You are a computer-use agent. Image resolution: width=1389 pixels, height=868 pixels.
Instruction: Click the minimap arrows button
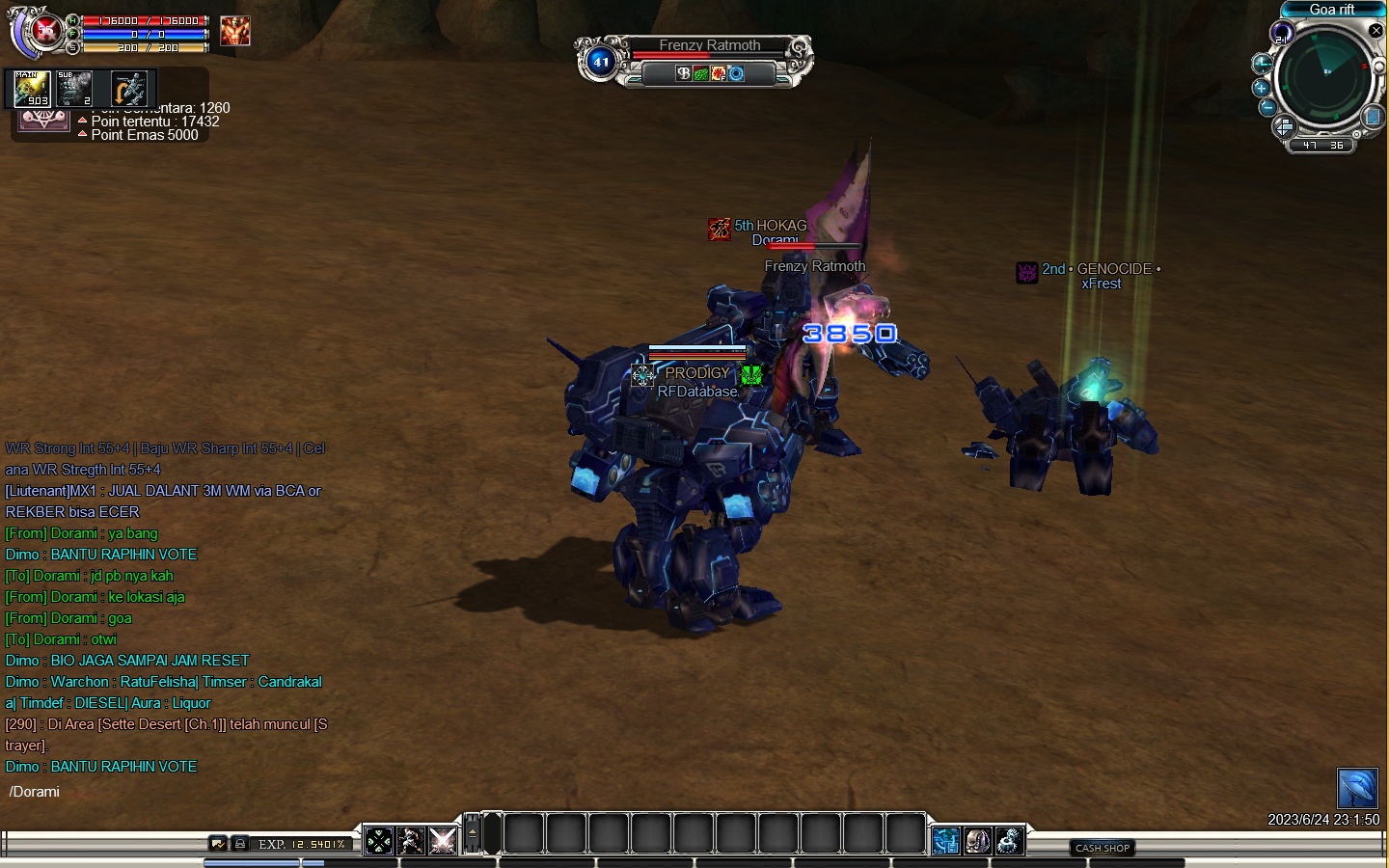point(1284,127)
